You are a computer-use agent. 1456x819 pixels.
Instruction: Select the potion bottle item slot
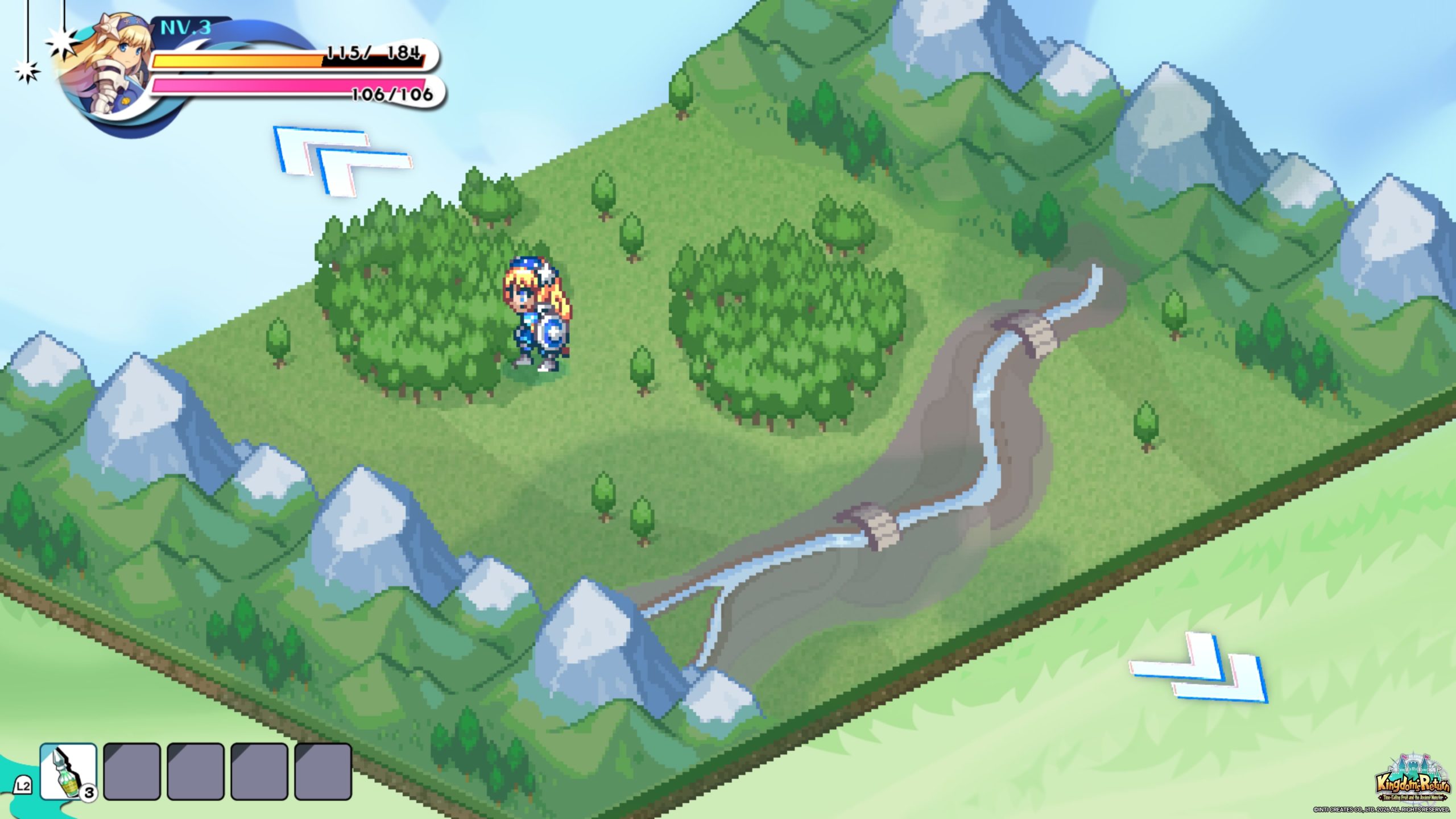(x=68, y=772)
